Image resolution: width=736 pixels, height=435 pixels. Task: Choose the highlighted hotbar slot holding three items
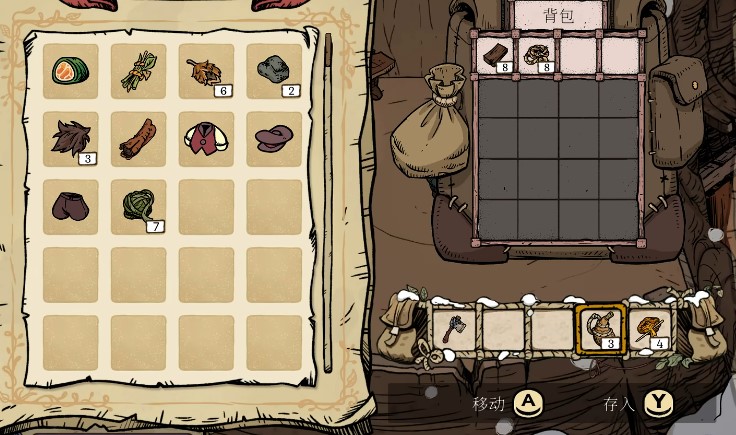601,329
